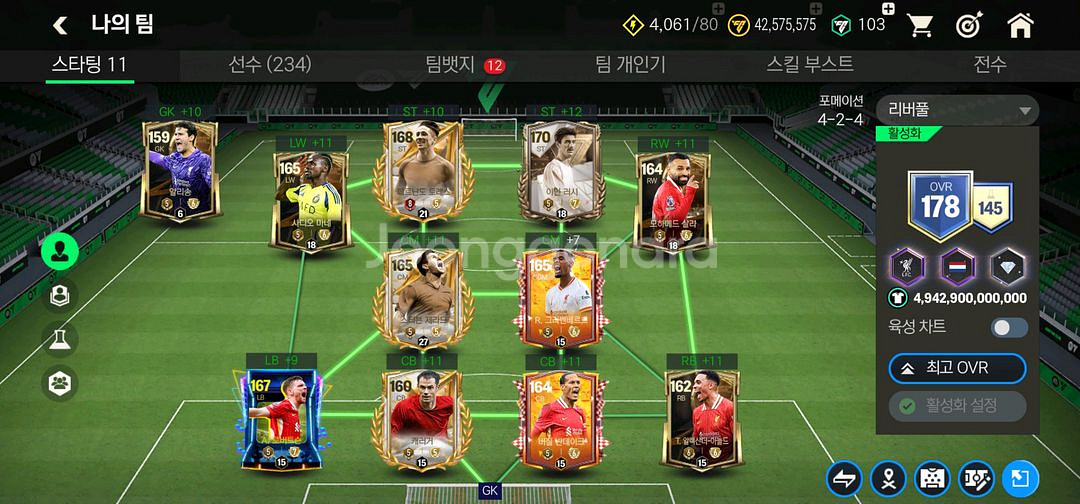Open the target objectives icon
1080x504 pixels.
coord(969,25)
